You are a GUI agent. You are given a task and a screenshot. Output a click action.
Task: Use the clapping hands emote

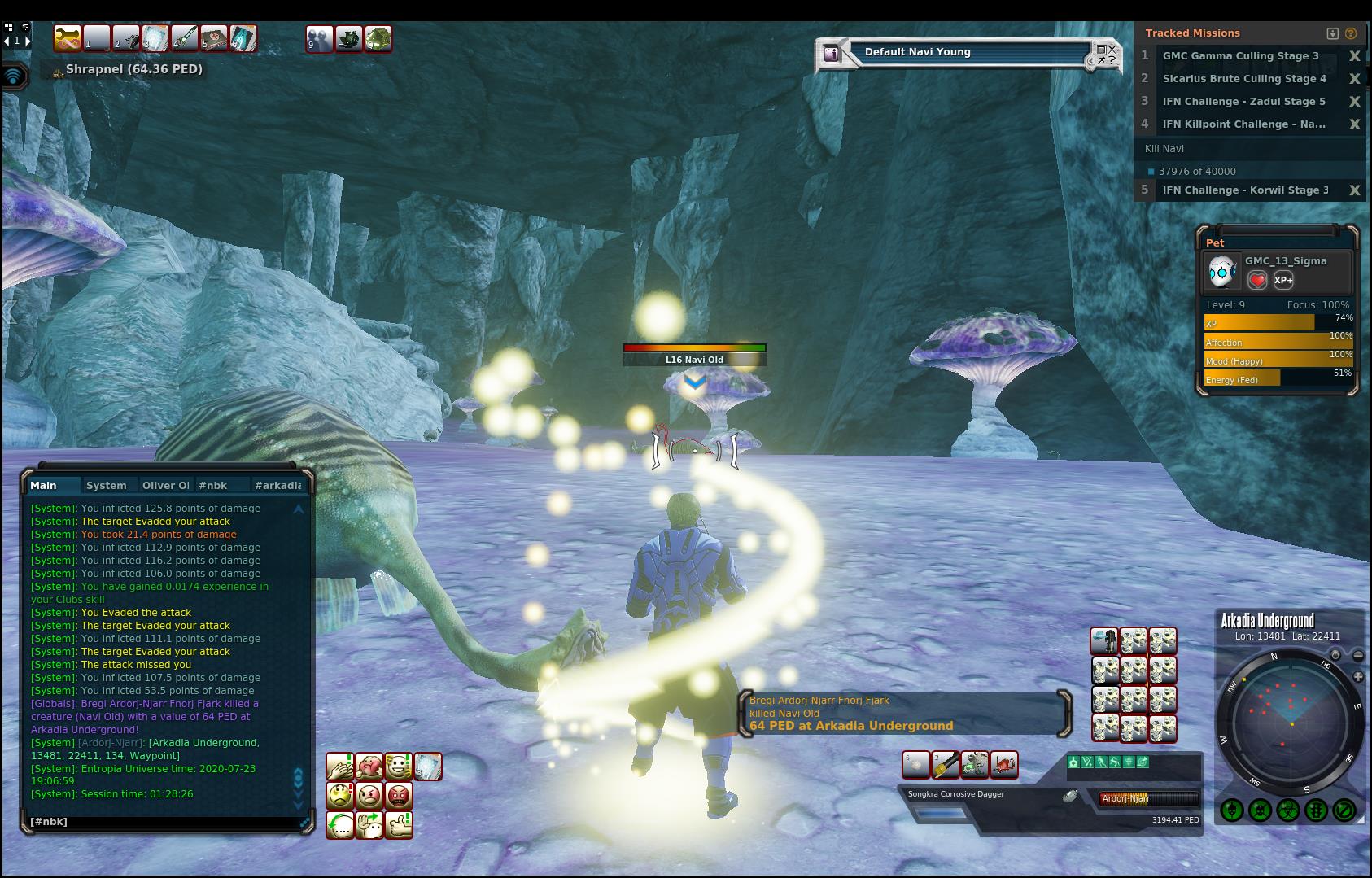[340, 767]
